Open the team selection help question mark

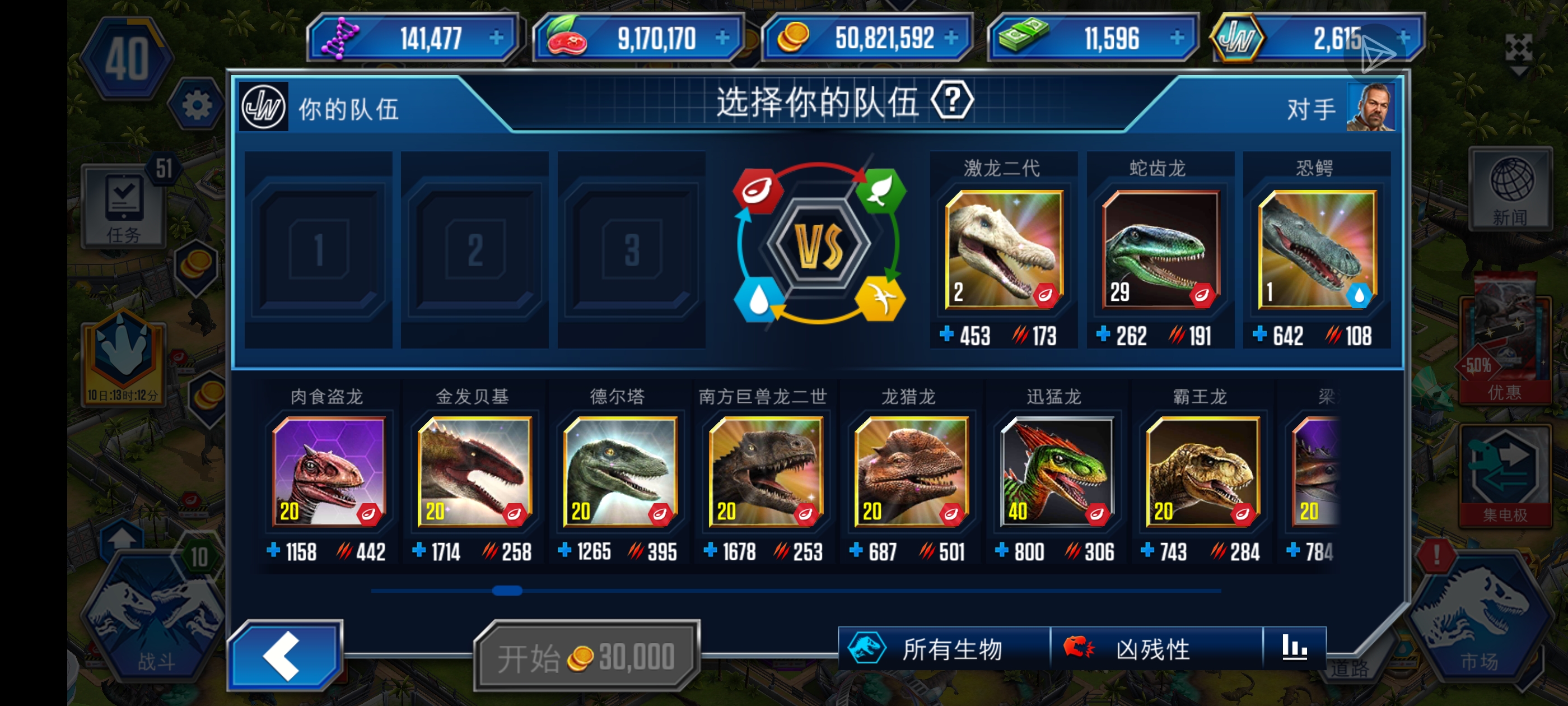(952, 100)
